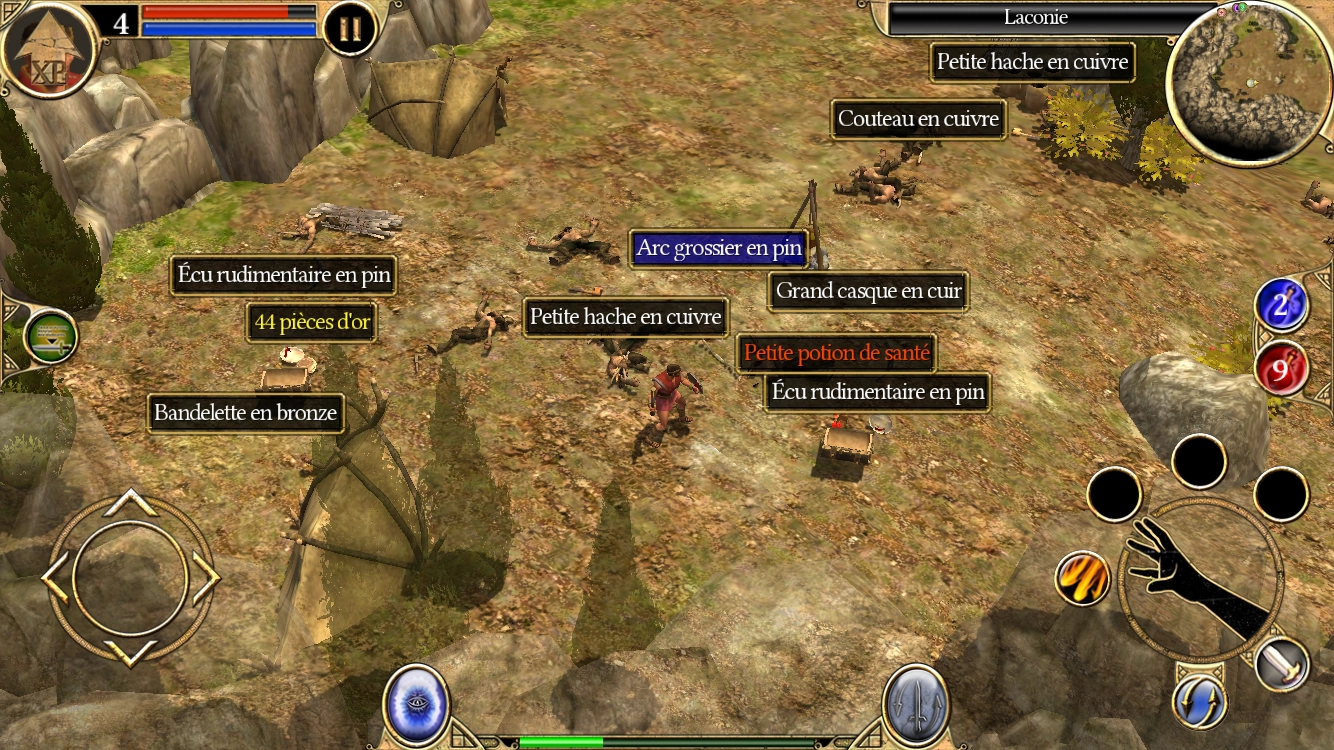Activate the flame skill icon
Viewport: 1334px width, 750px height.
[1082, 578]
